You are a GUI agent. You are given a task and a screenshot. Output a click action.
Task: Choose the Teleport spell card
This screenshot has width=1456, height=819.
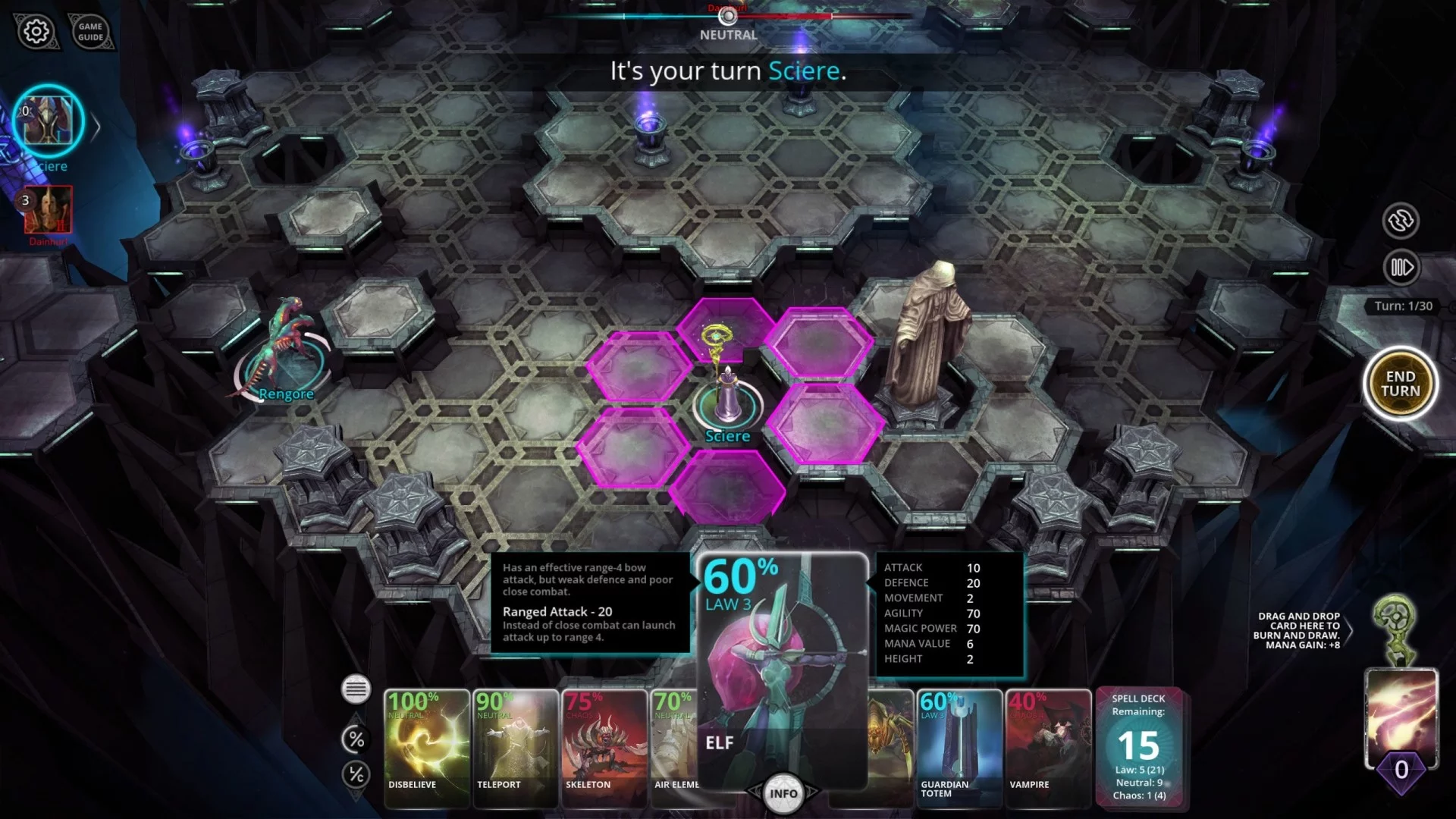tap(515, 747)
